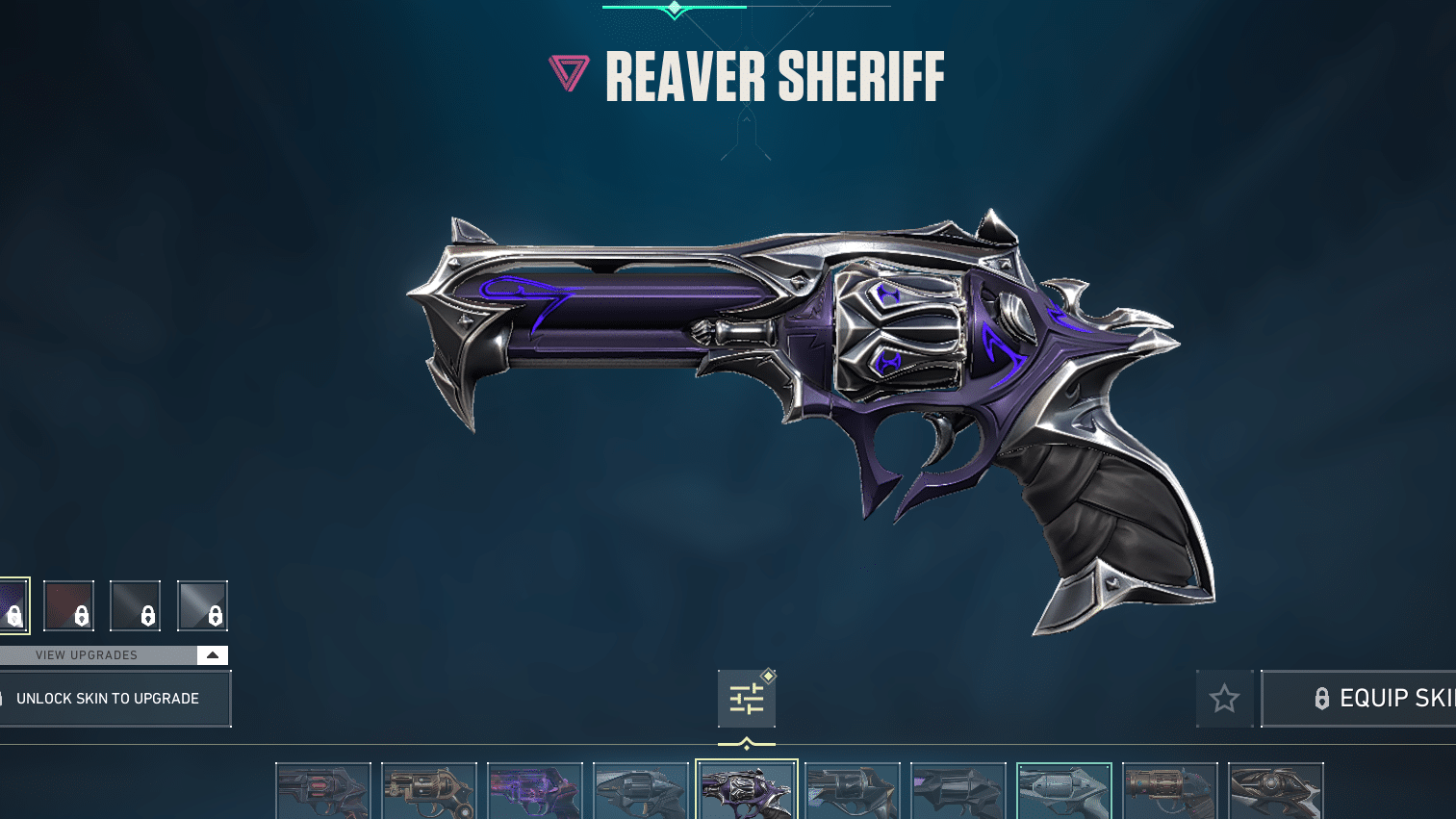Click the sparkle badge on the customization icon

click(x=767, y=676)
